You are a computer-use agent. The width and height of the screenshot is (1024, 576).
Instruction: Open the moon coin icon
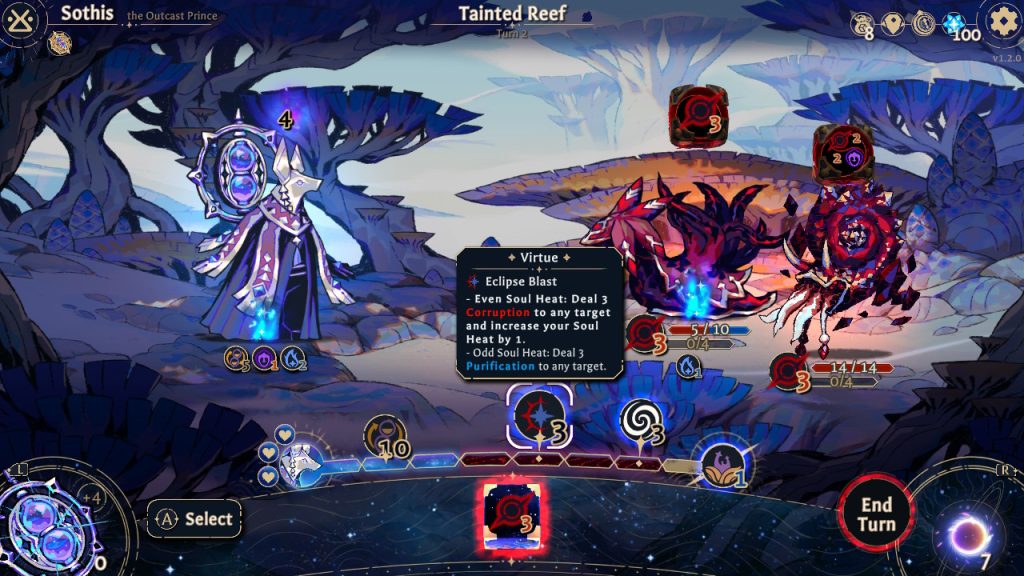tap(924, 23)
